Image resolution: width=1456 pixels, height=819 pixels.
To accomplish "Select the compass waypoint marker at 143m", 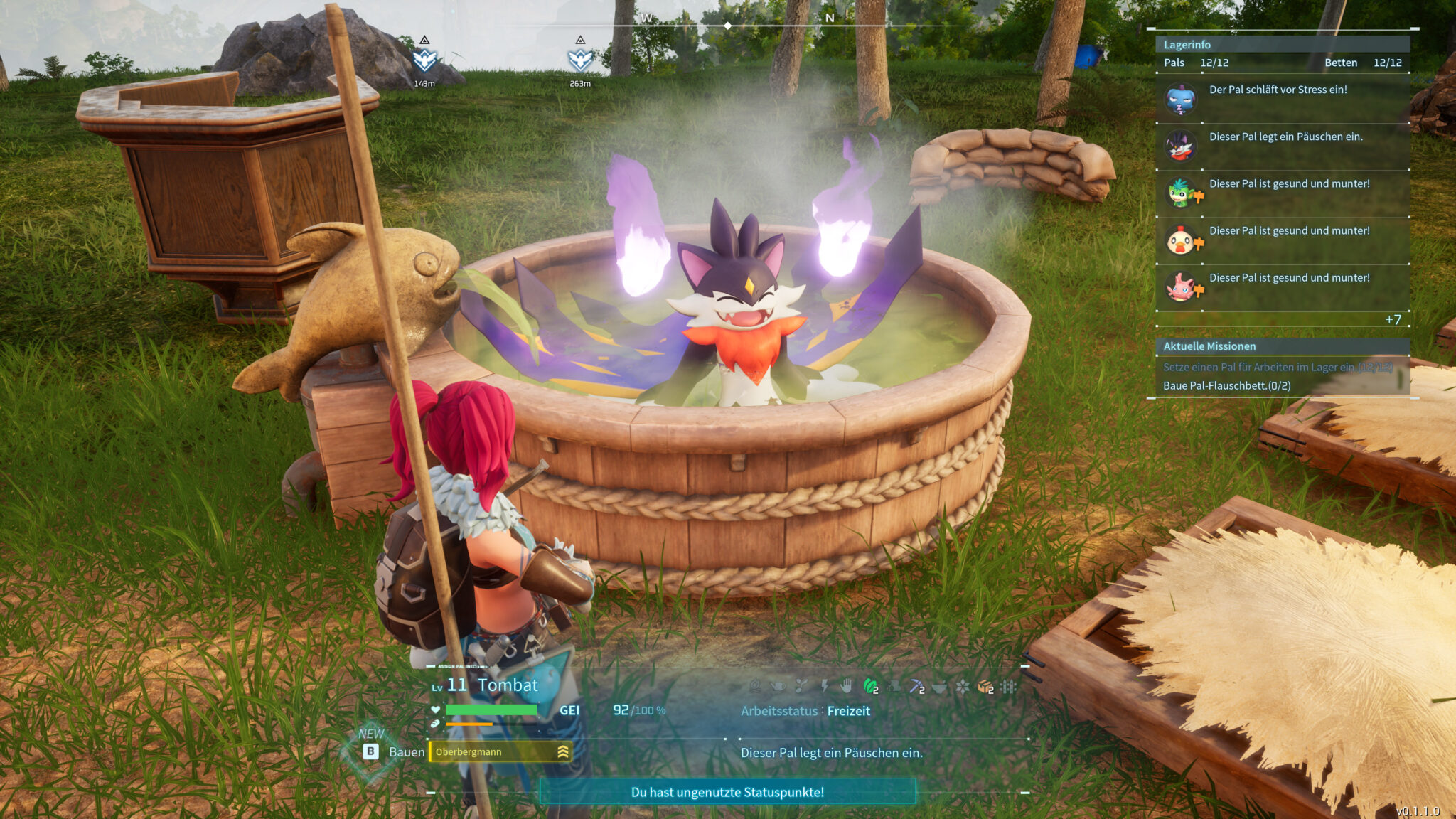I will pos(424,60).
